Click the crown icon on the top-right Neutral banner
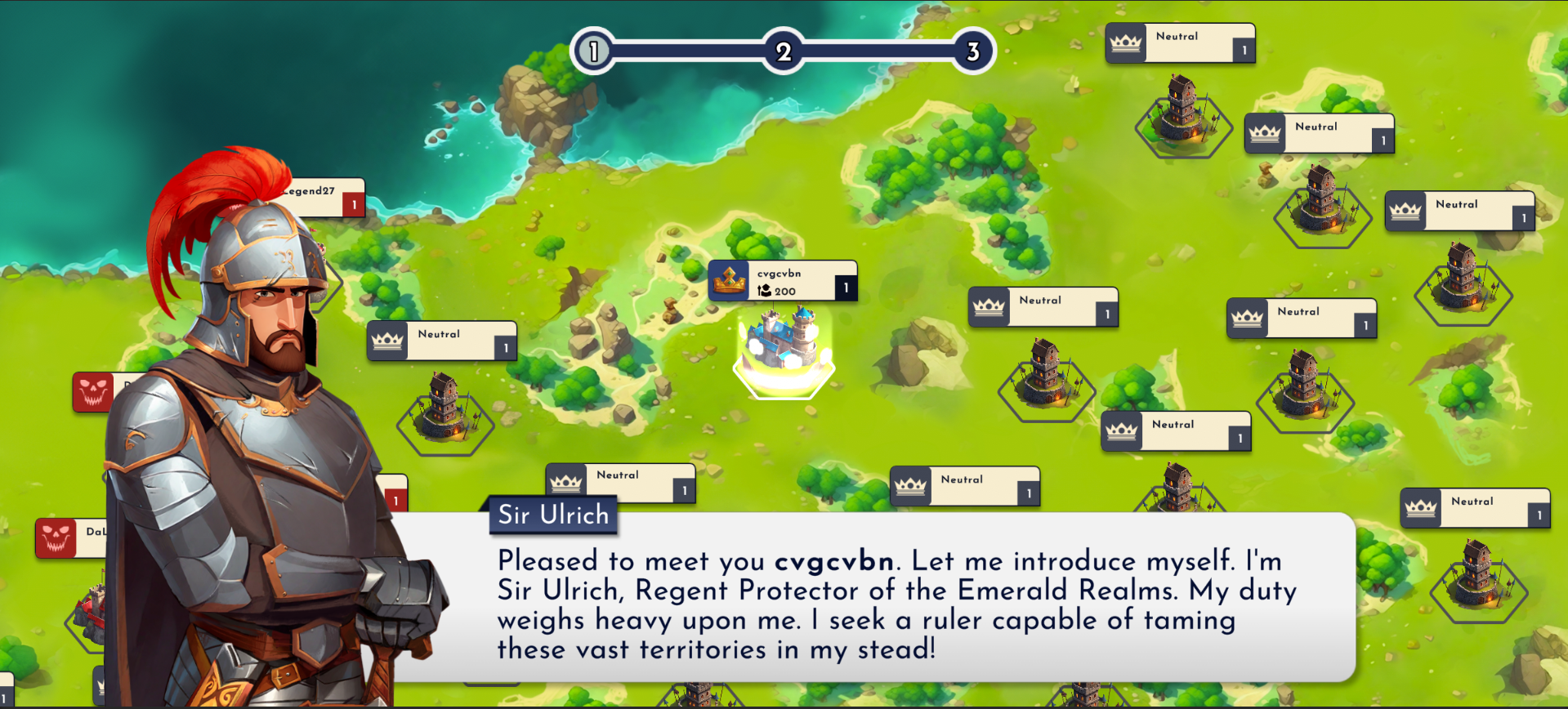The width and height of the screenshot is (1568, 709). [1126, 41]
